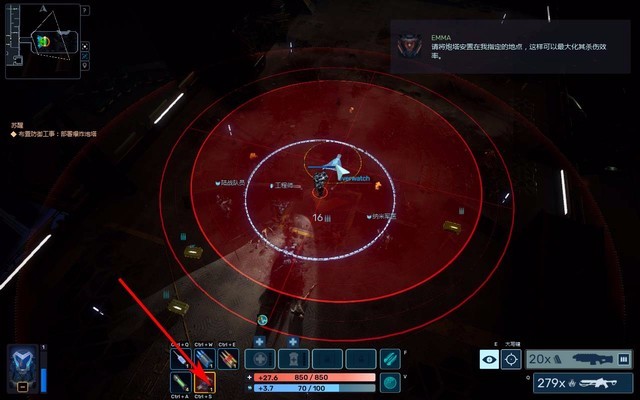Select the primary rifle with 20 ammo
Viewport: 640px width, 400px height.
[x=579, y=359]
